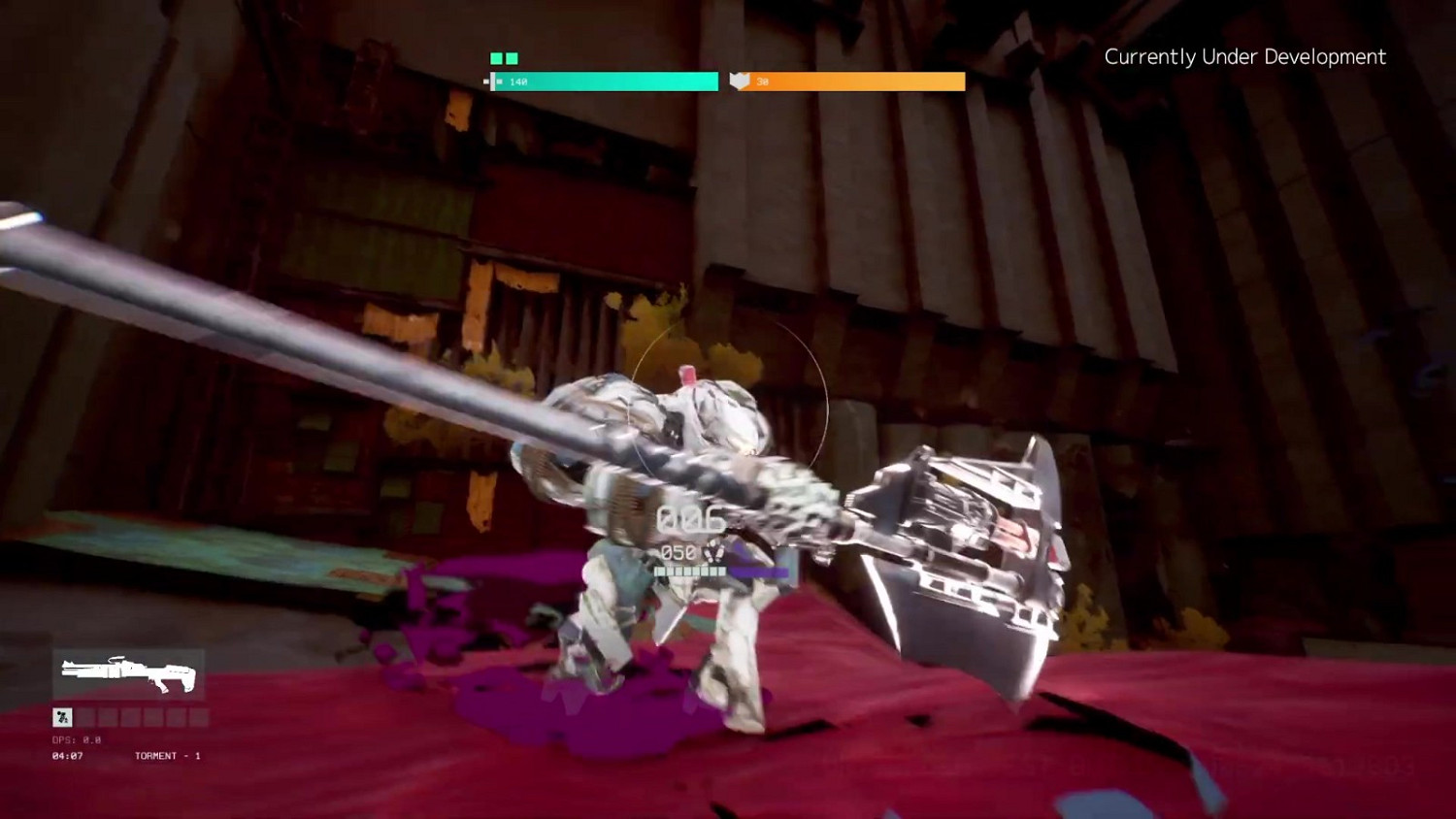The image size is (1456, 819).
Task: Click the footsteps icon beside the enemy's 050 number
Action: pos(715,553)
